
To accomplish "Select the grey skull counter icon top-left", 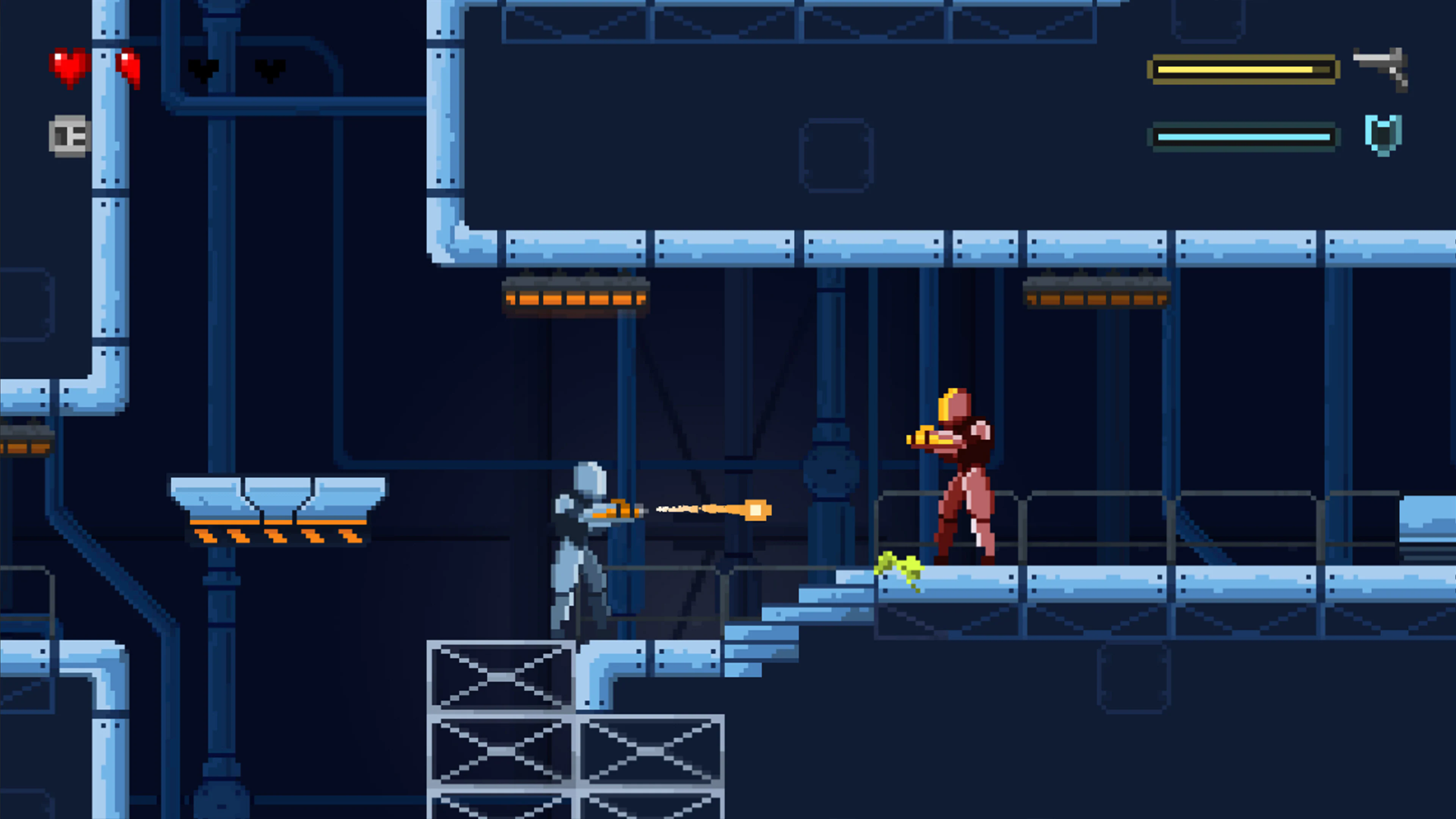I will 69,135.
